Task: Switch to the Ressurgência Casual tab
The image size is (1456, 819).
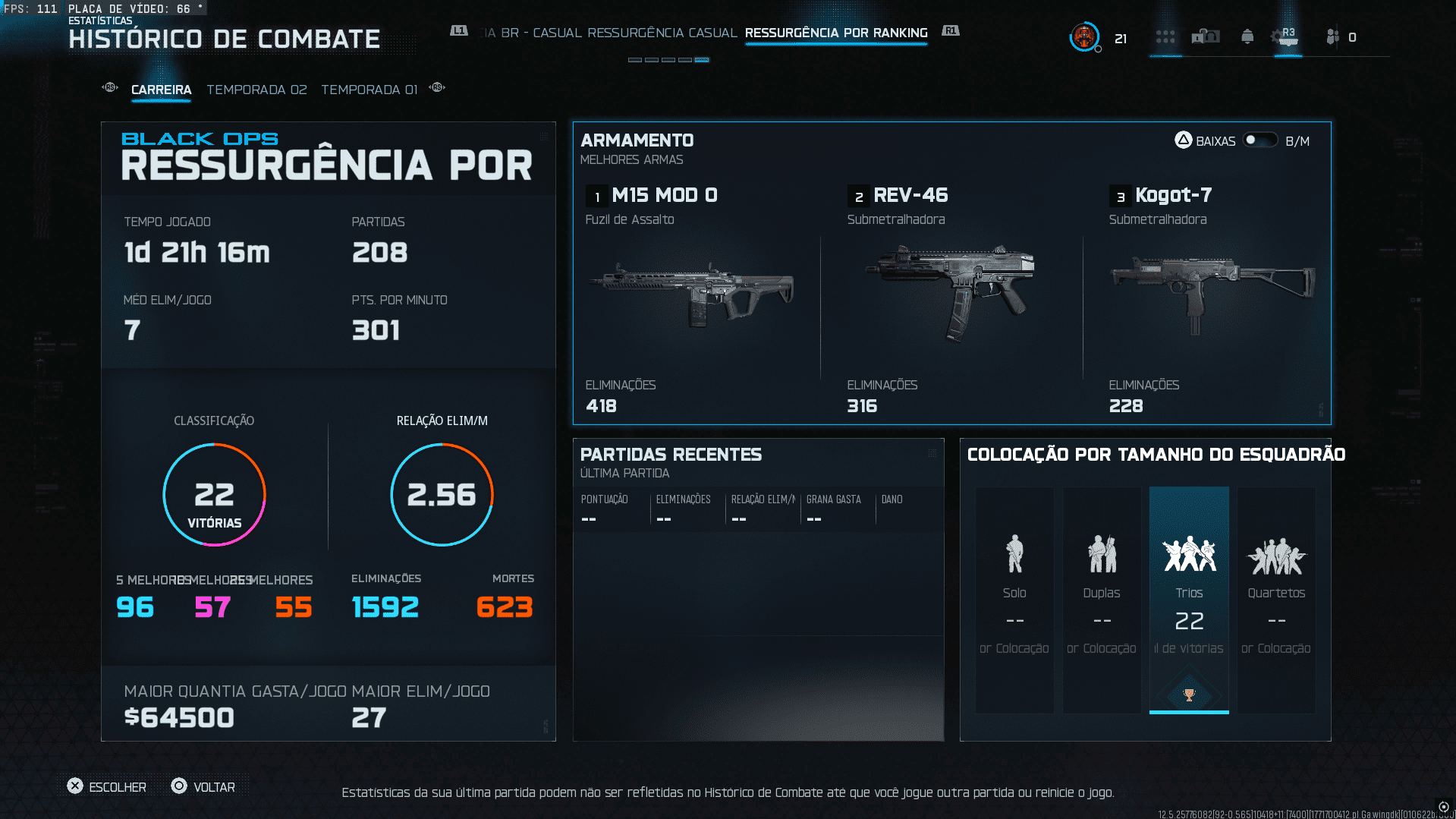Action: [662, 33]
